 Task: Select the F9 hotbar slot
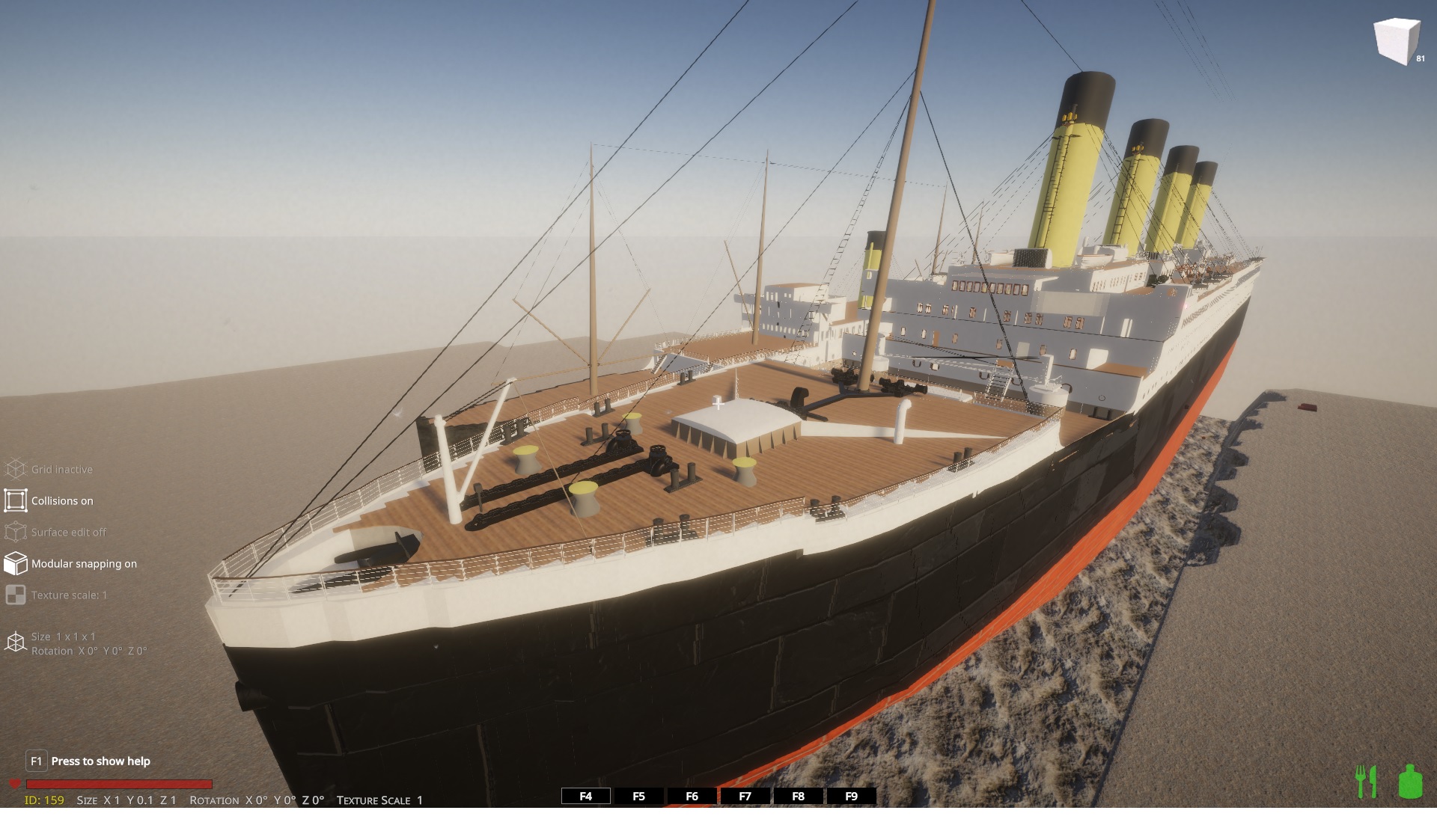click(851, 796)
